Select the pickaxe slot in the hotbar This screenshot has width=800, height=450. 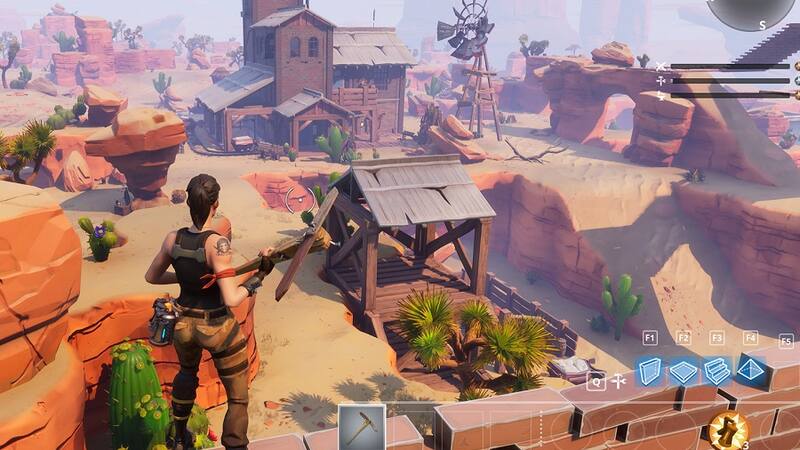coord(361,427)
